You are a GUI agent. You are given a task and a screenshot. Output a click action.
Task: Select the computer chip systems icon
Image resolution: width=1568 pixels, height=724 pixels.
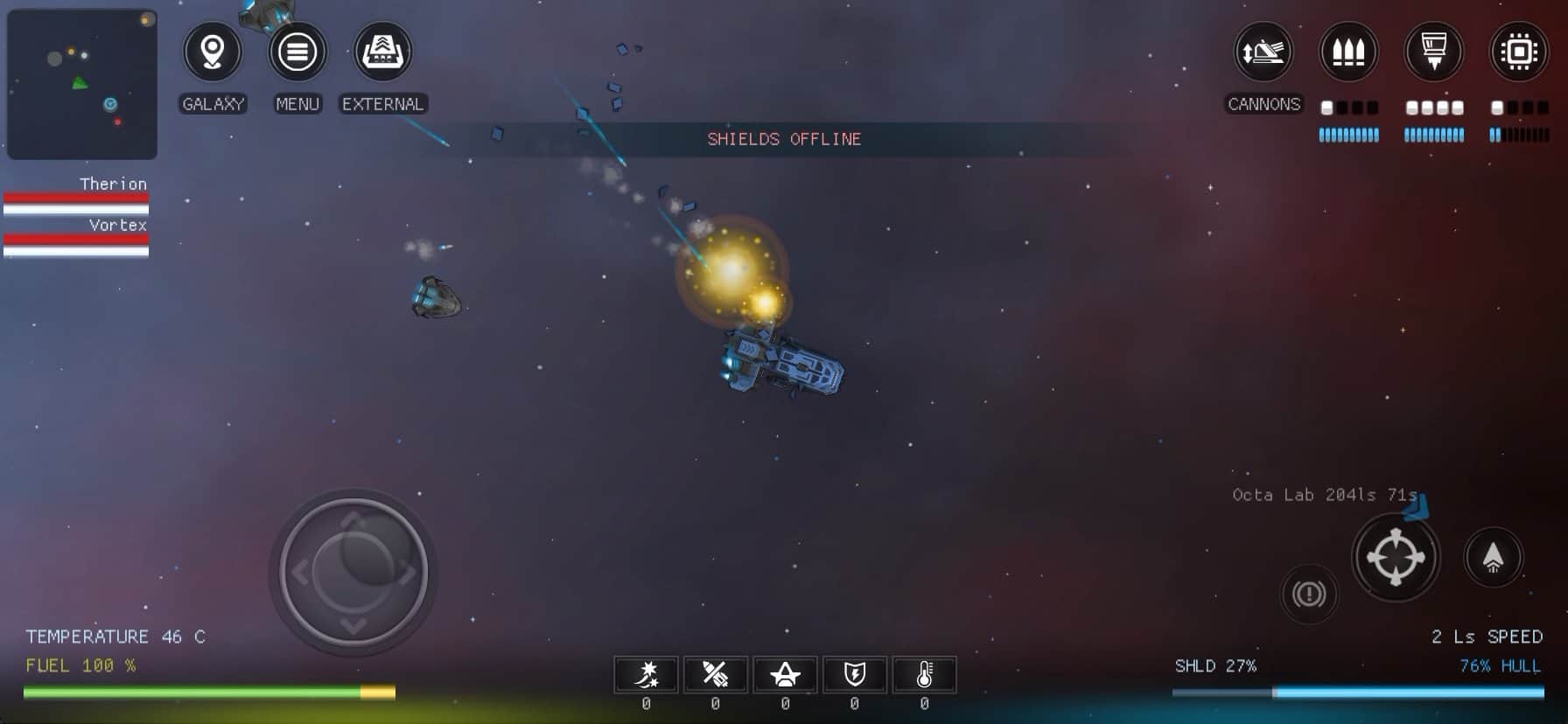click(1518, 52)
